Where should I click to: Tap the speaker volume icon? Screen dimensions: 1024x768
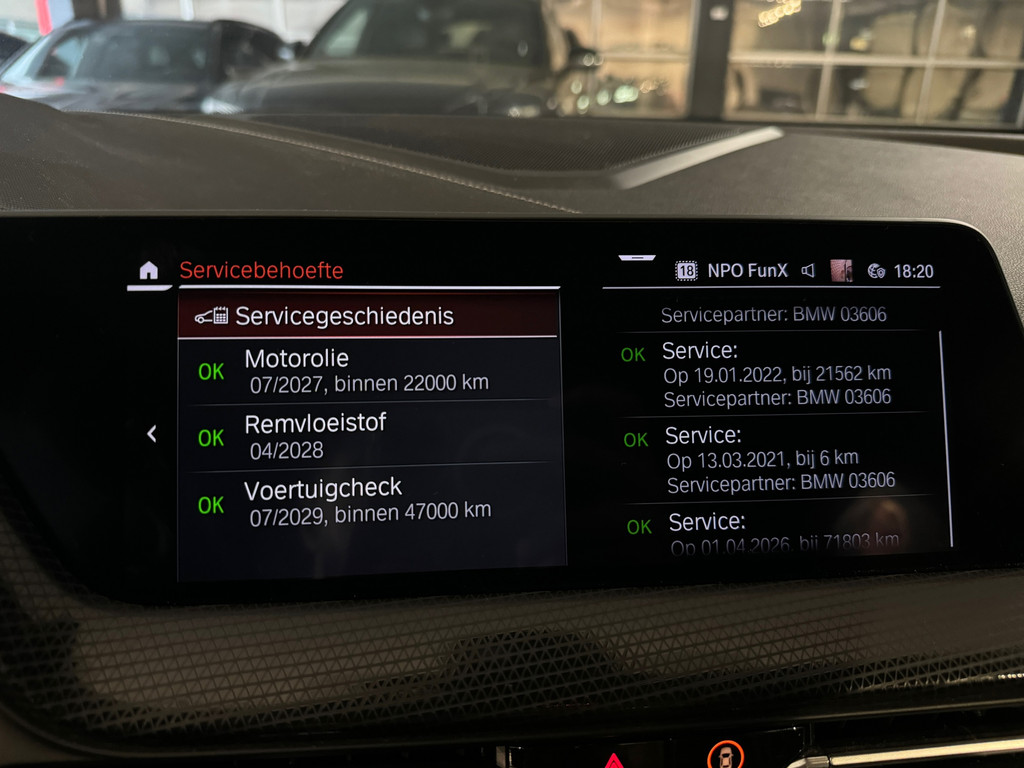808,271
